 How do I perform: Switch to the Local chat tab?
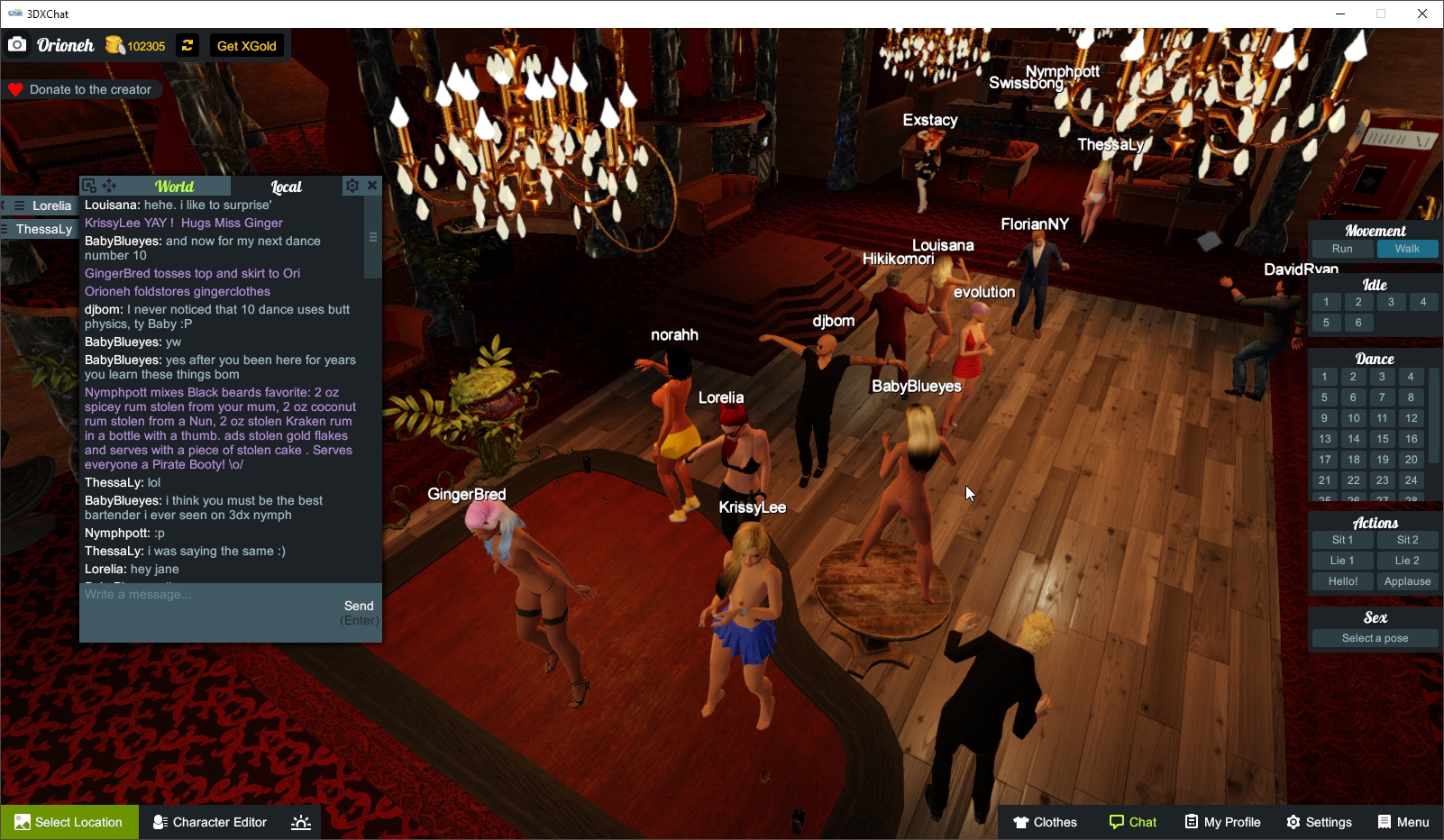[x=286, y=187]
